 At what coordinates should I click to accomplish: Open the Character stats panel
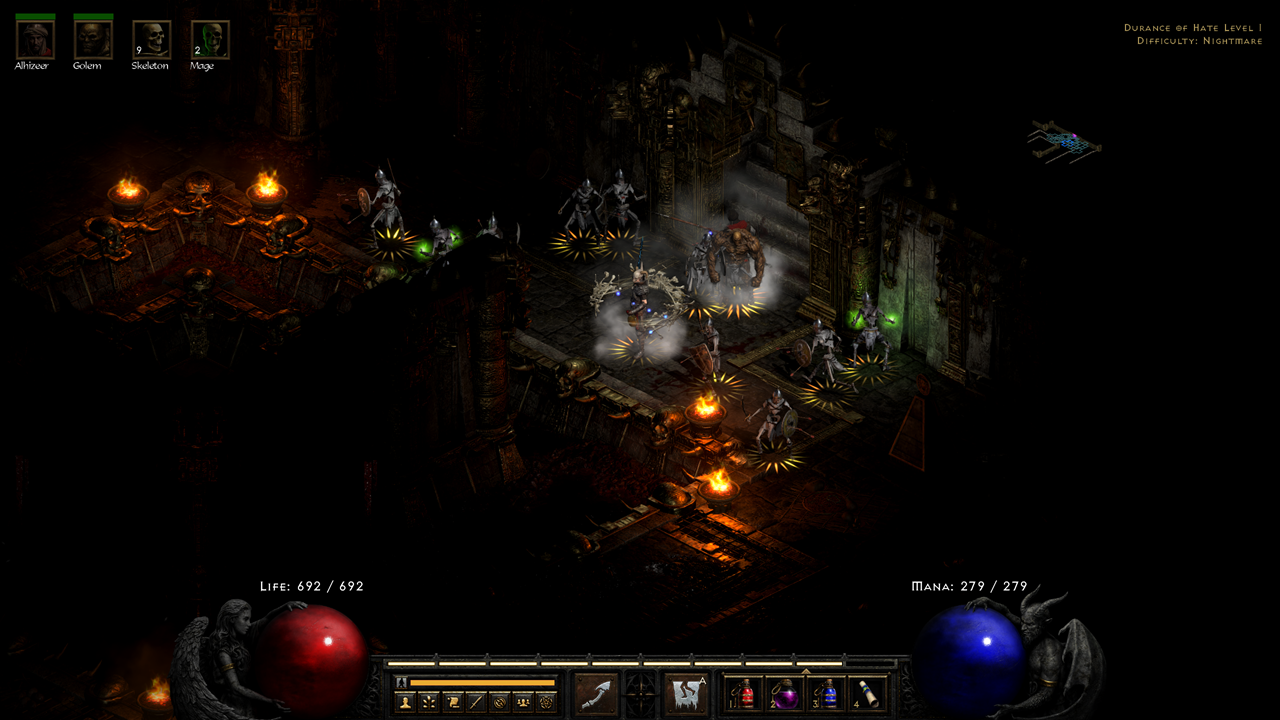click(x=404, y=700)
